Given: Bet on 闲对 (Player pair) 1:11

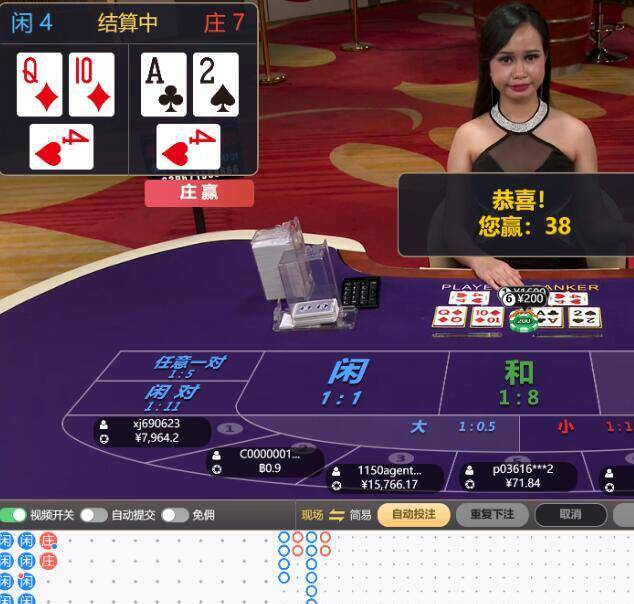Looking at the screenshot, I should 170,397.
